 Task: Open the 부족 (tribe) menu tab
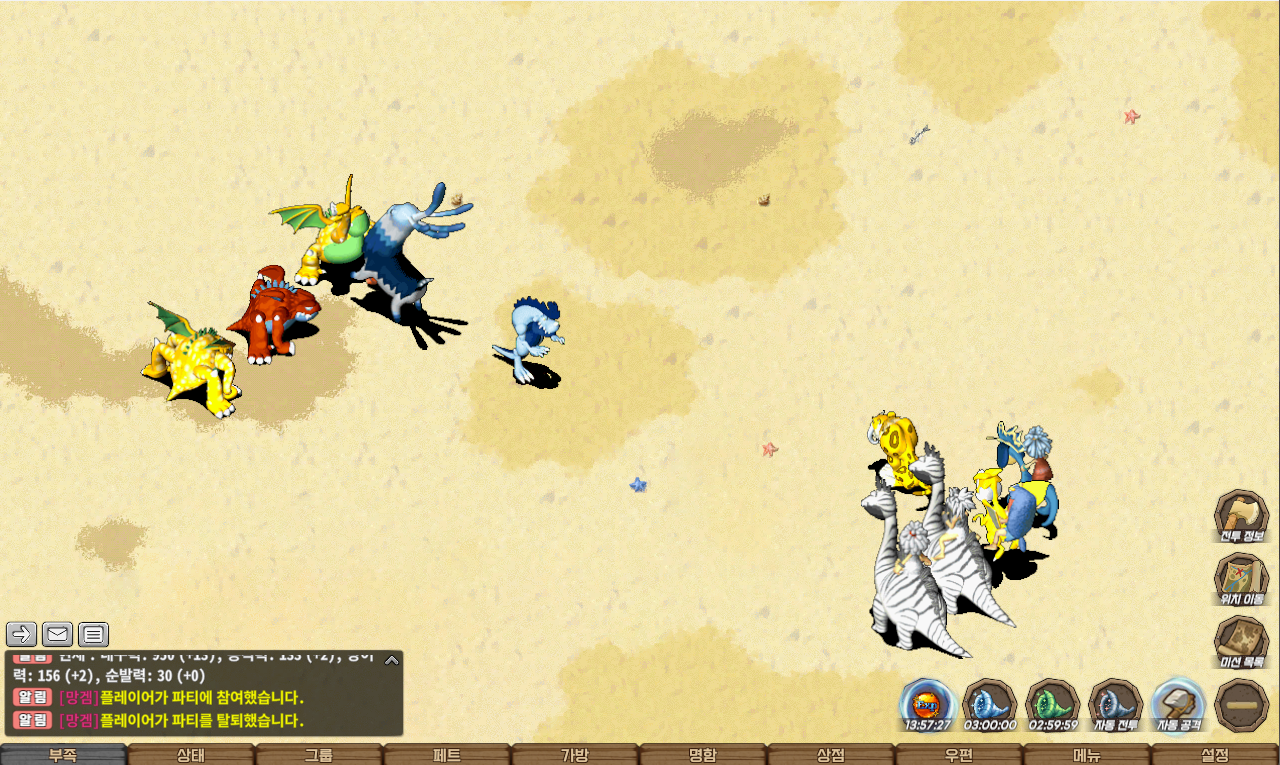tap(63, 755)
